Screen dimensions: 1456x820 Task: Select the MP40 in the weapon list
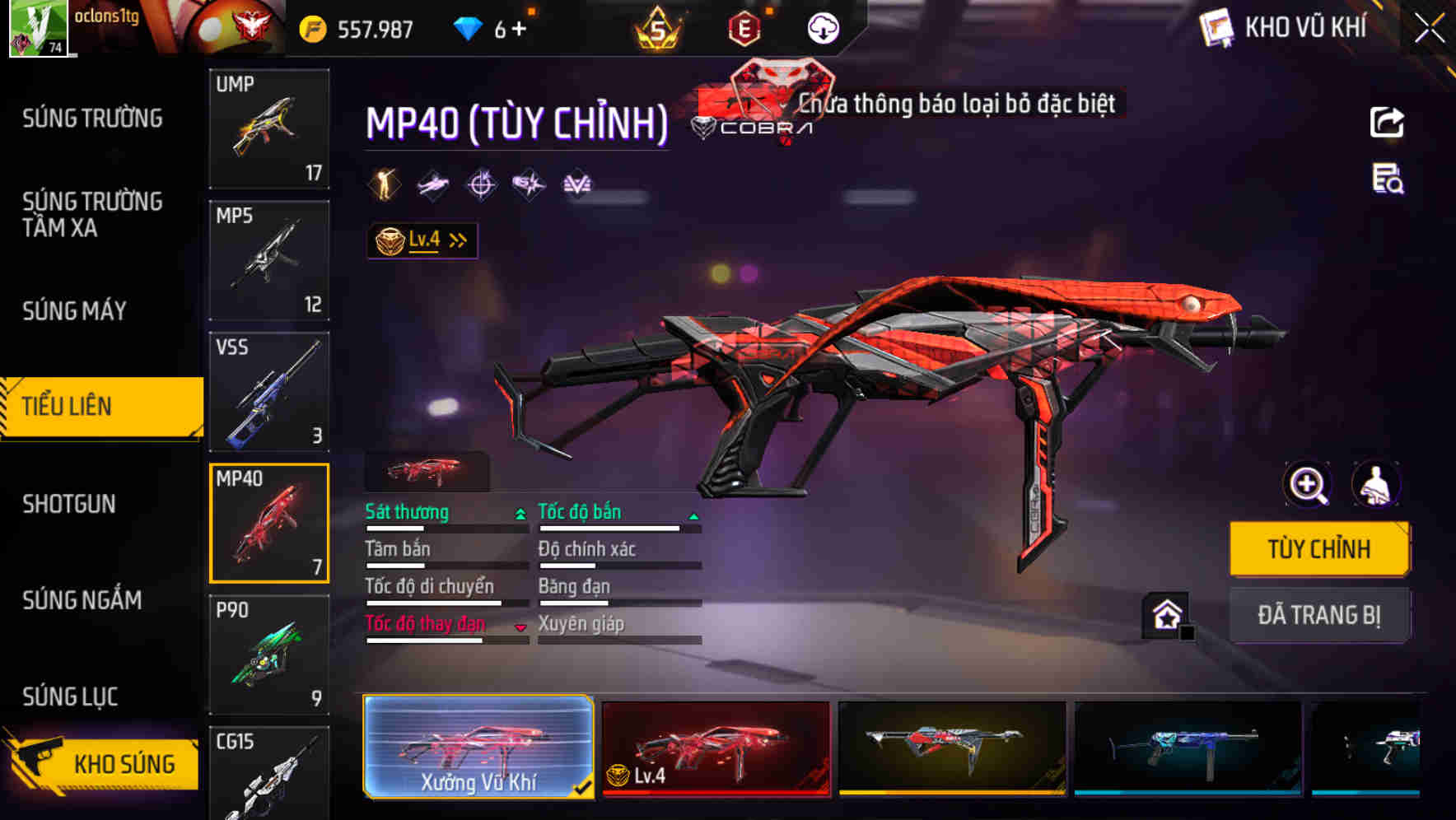point(269,524)
